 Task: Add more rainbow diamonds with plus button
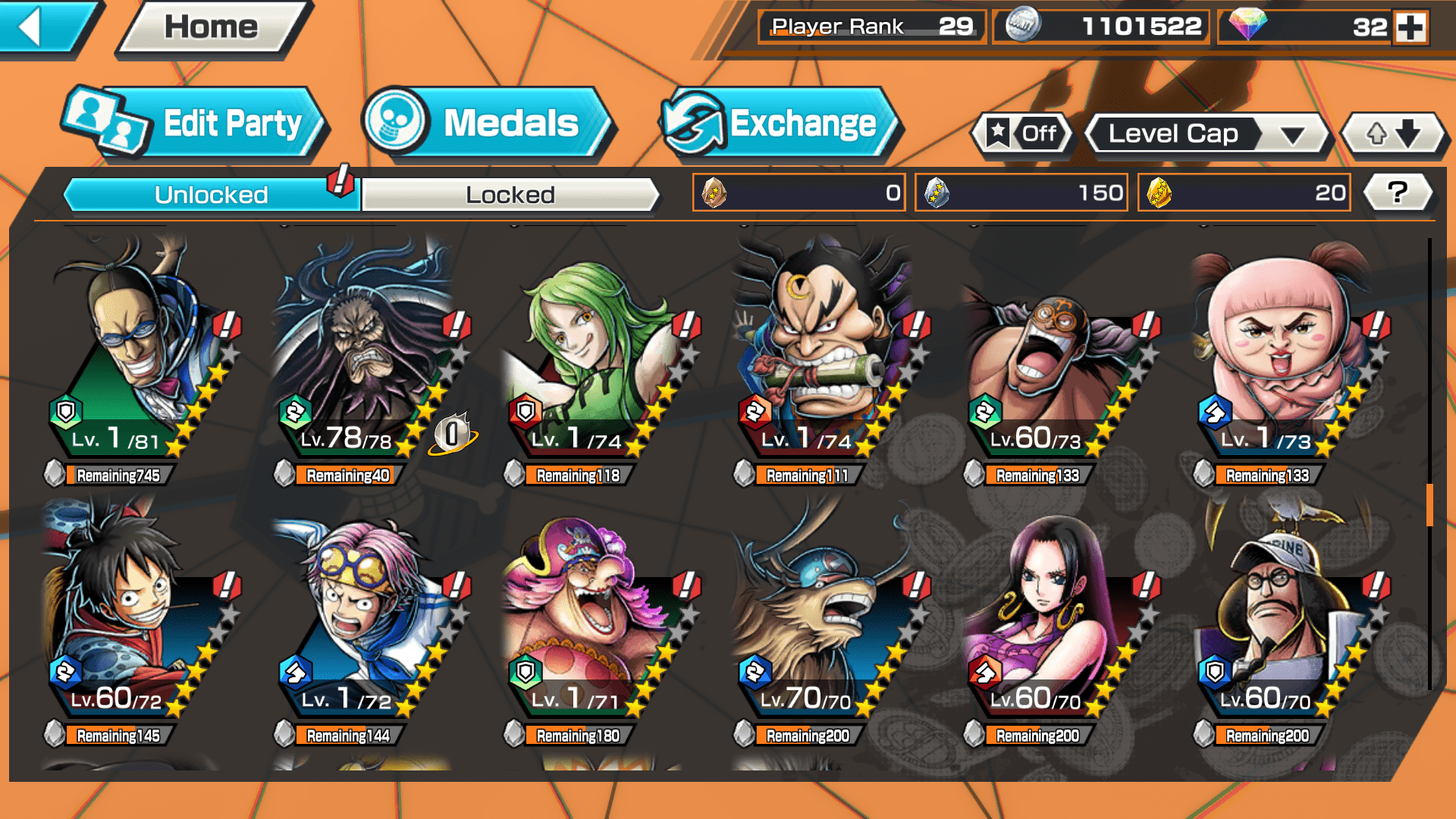[x=1410, y=27]
